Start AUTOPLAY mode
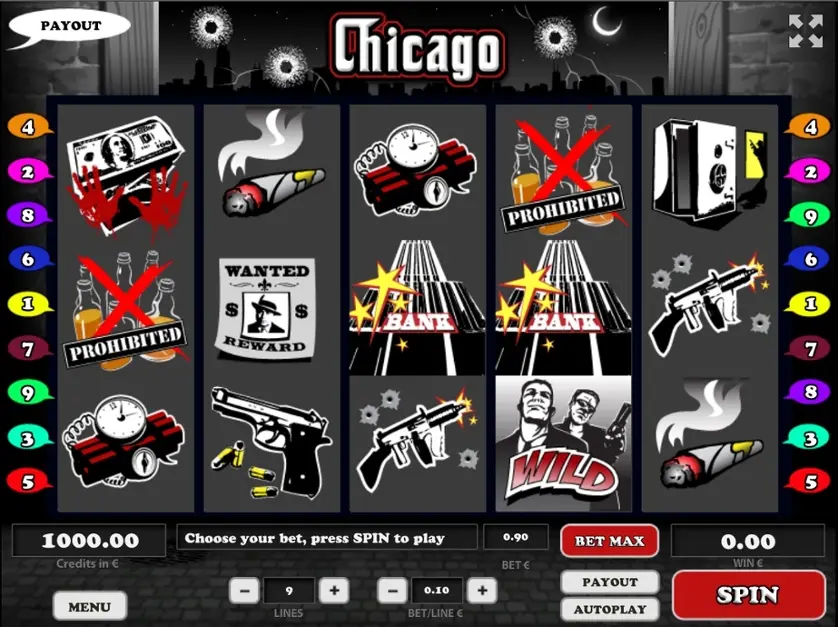The width and height of the screenshot is (838, 627). pyautogui.click(x=610, y=609)
